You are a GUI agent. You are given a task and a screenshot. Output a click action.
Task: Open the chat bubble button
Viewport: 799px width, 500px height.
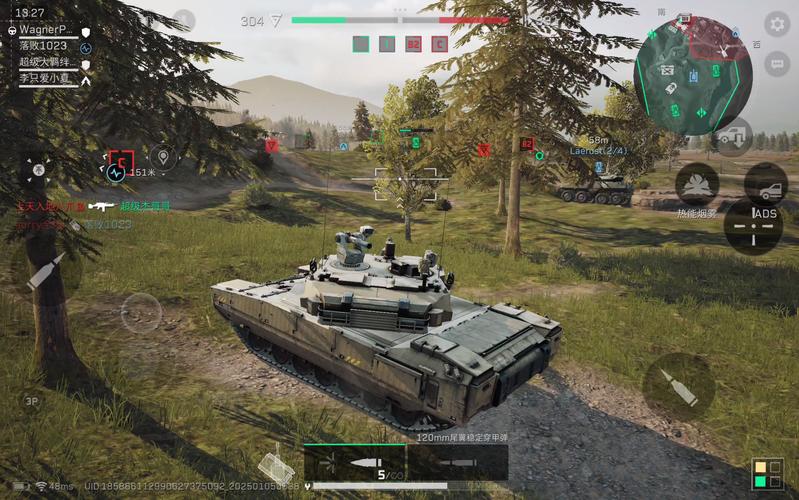[776, 63]
